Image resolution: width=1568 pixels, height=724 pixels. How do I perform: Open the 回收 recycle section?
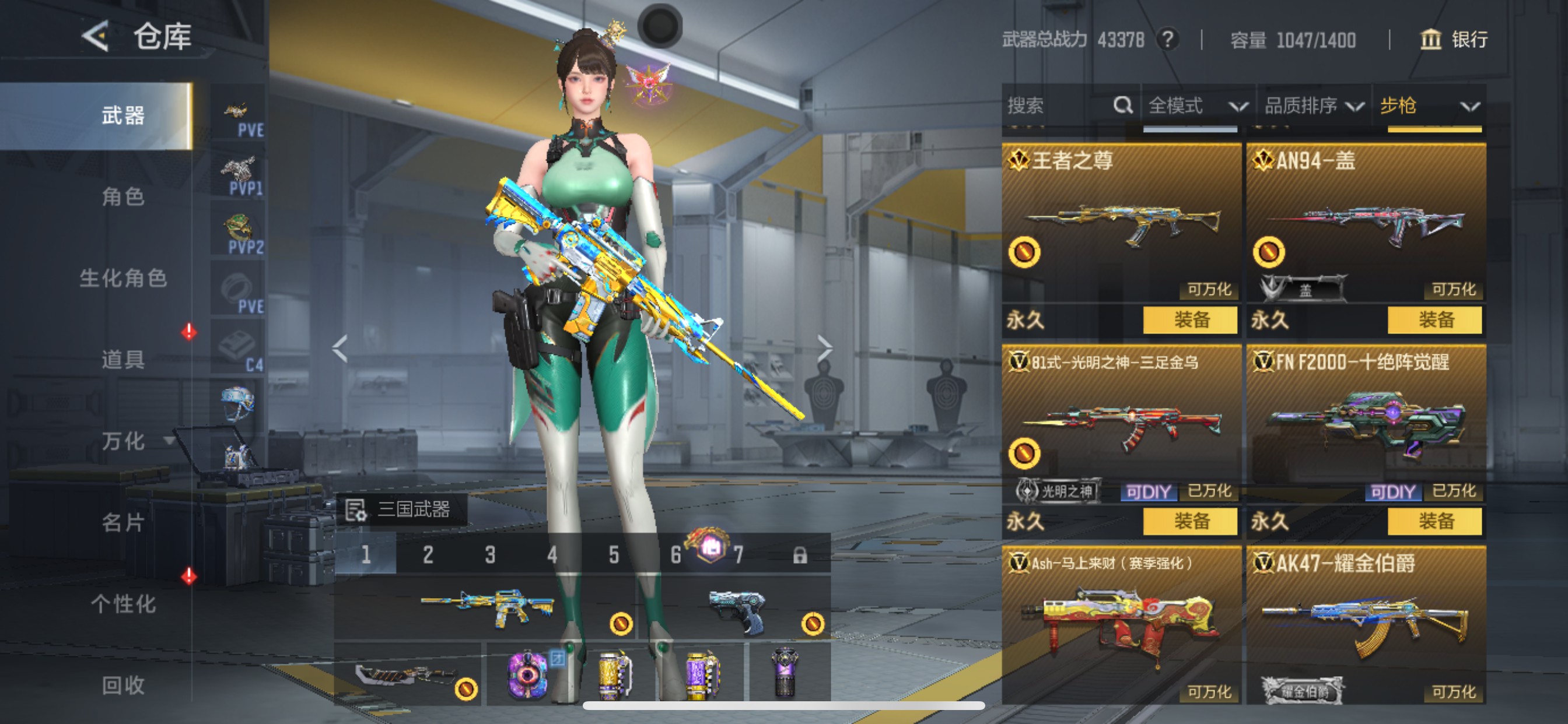tap(123, 685)
